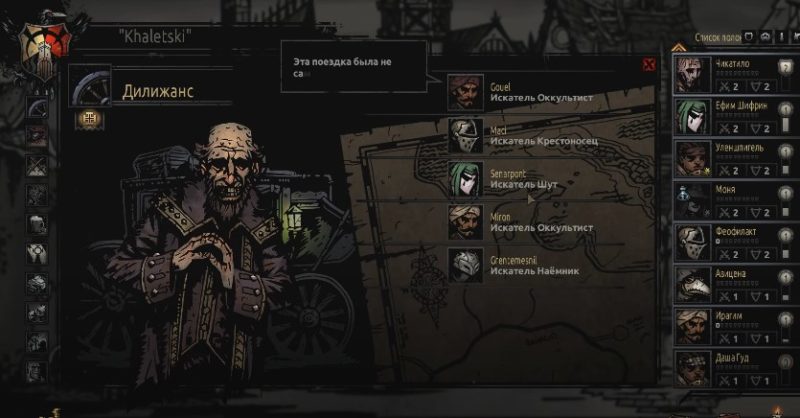Choose roster hero Уленшпигель
The image size is (800, 418).
click(730, 158)
